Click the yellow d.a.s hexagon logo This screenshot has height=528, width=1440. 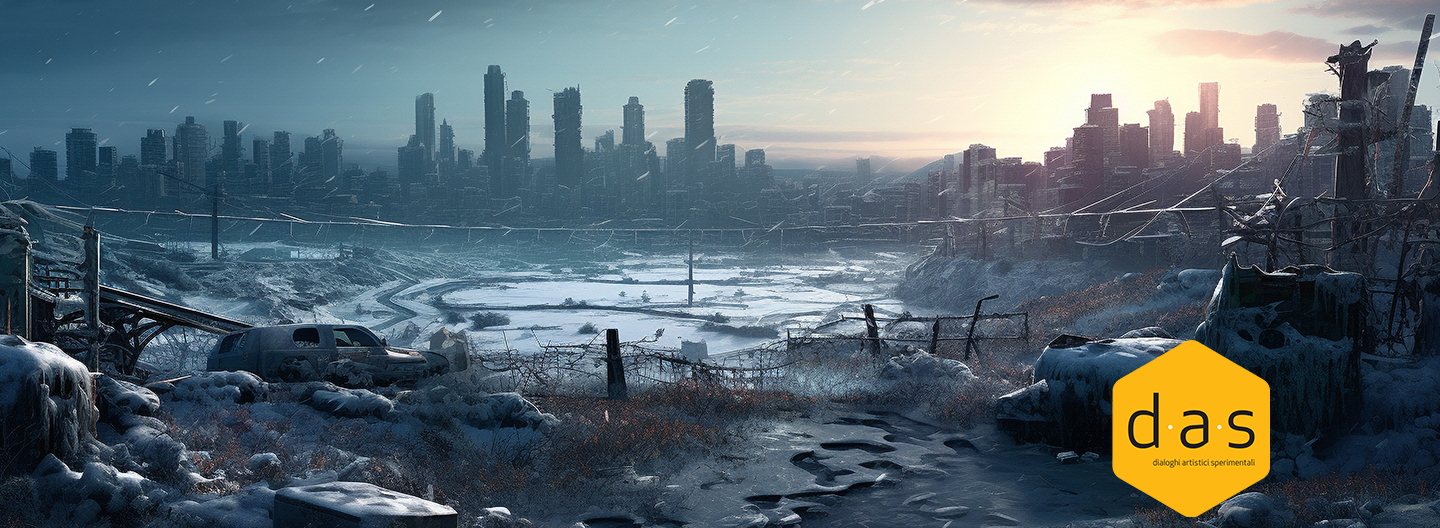click(1190, 428)
